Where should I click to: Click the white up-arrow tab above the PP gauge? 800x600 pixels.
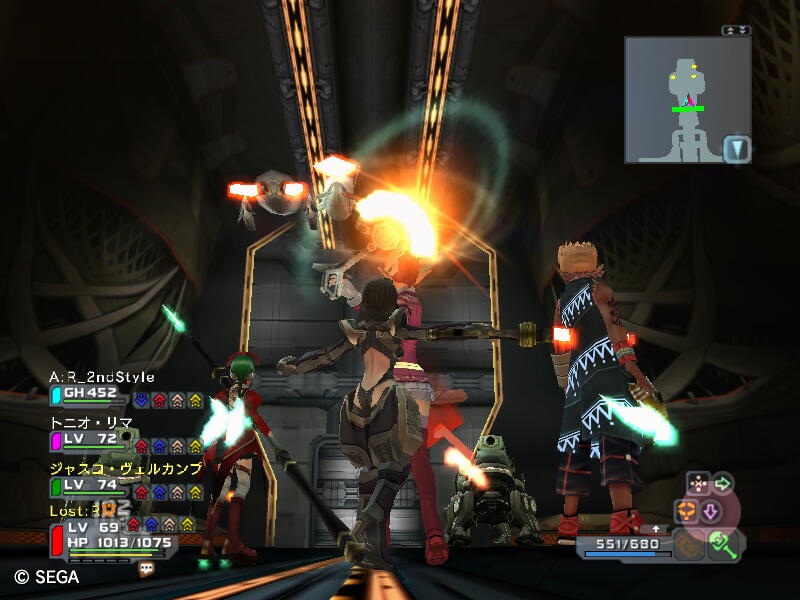656,528
